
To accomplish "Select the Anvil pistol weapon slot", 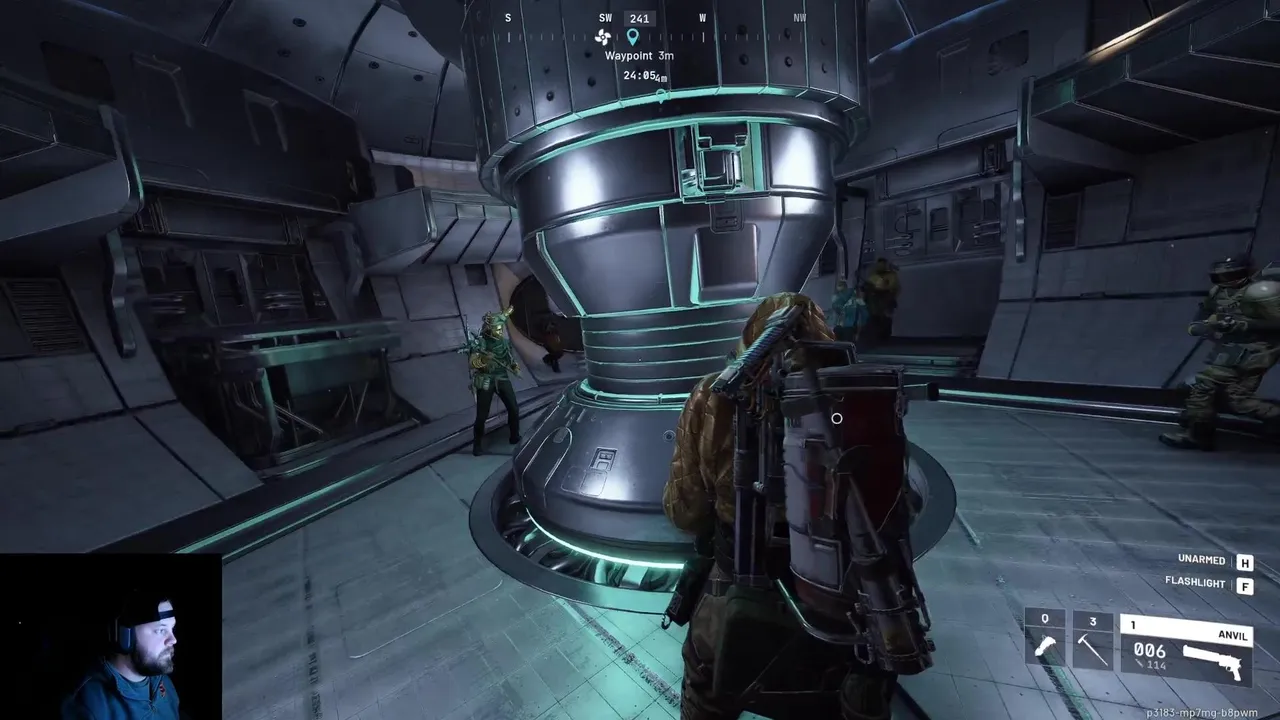I will [1186, 647].
